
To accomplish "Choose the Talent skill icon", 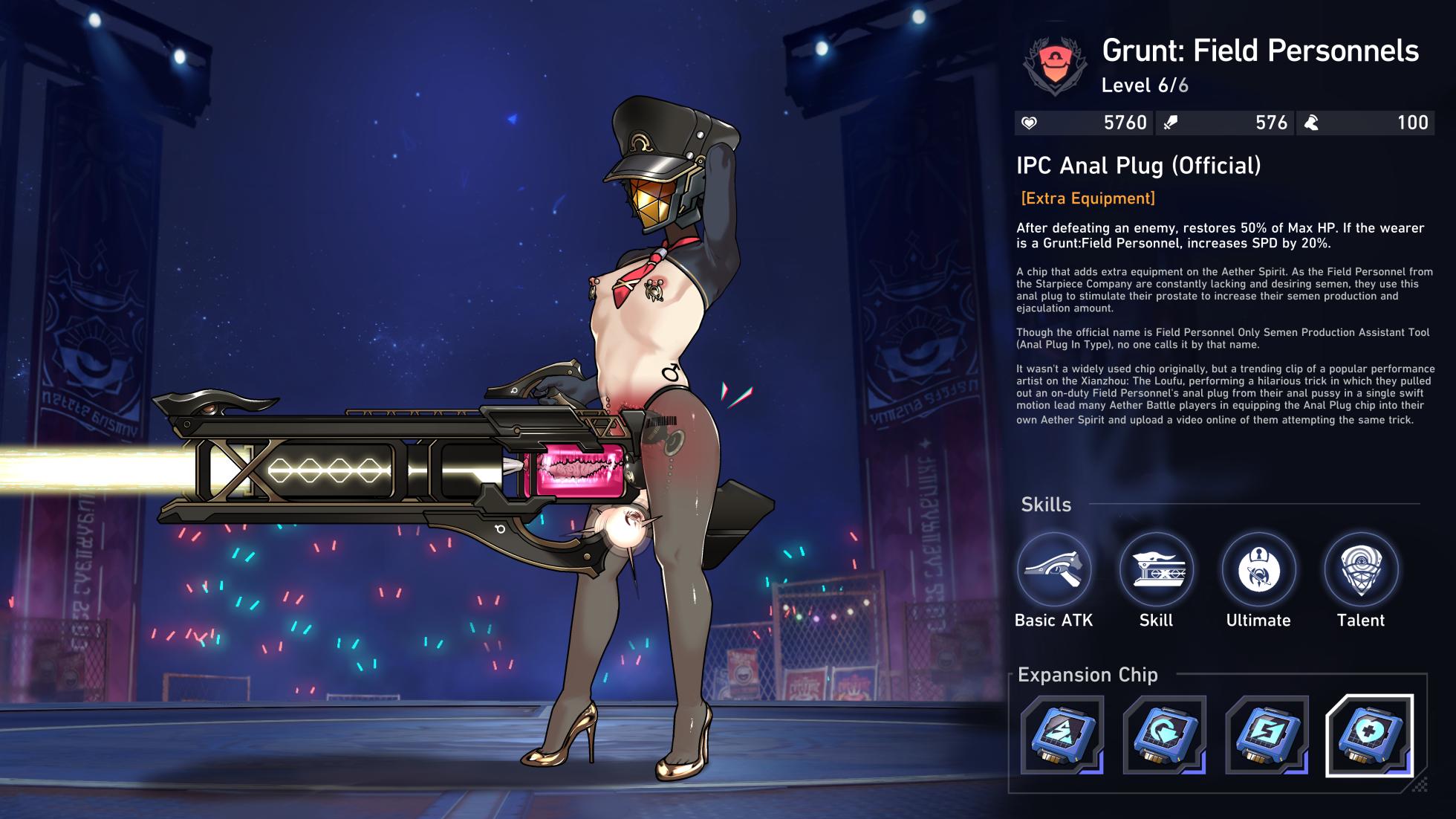I will pyautogui.click(x=1360, y=570).
